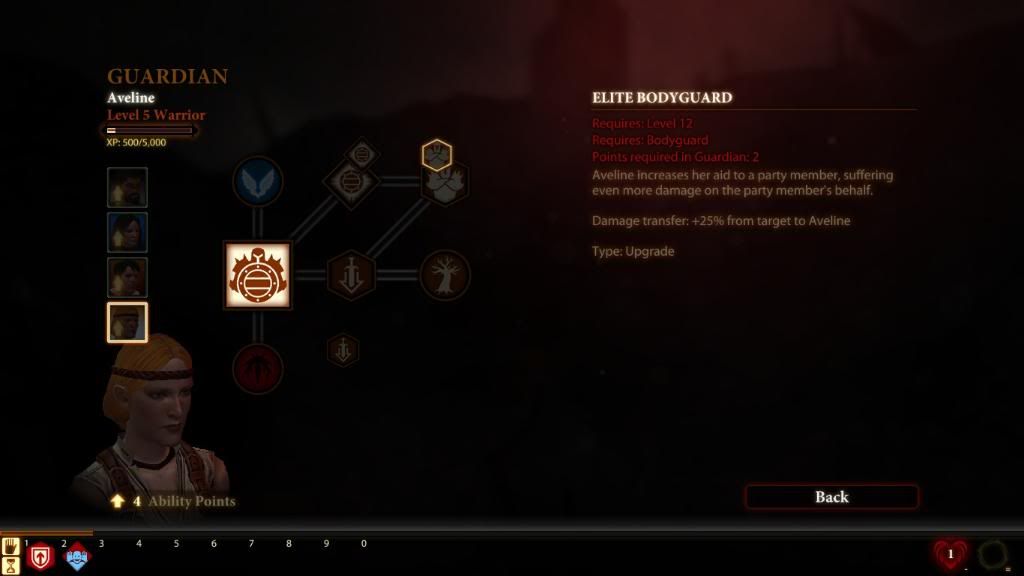Select the large round-shield diamond node
Viewport: 1024px width, 576px height.
click(350, 184)
